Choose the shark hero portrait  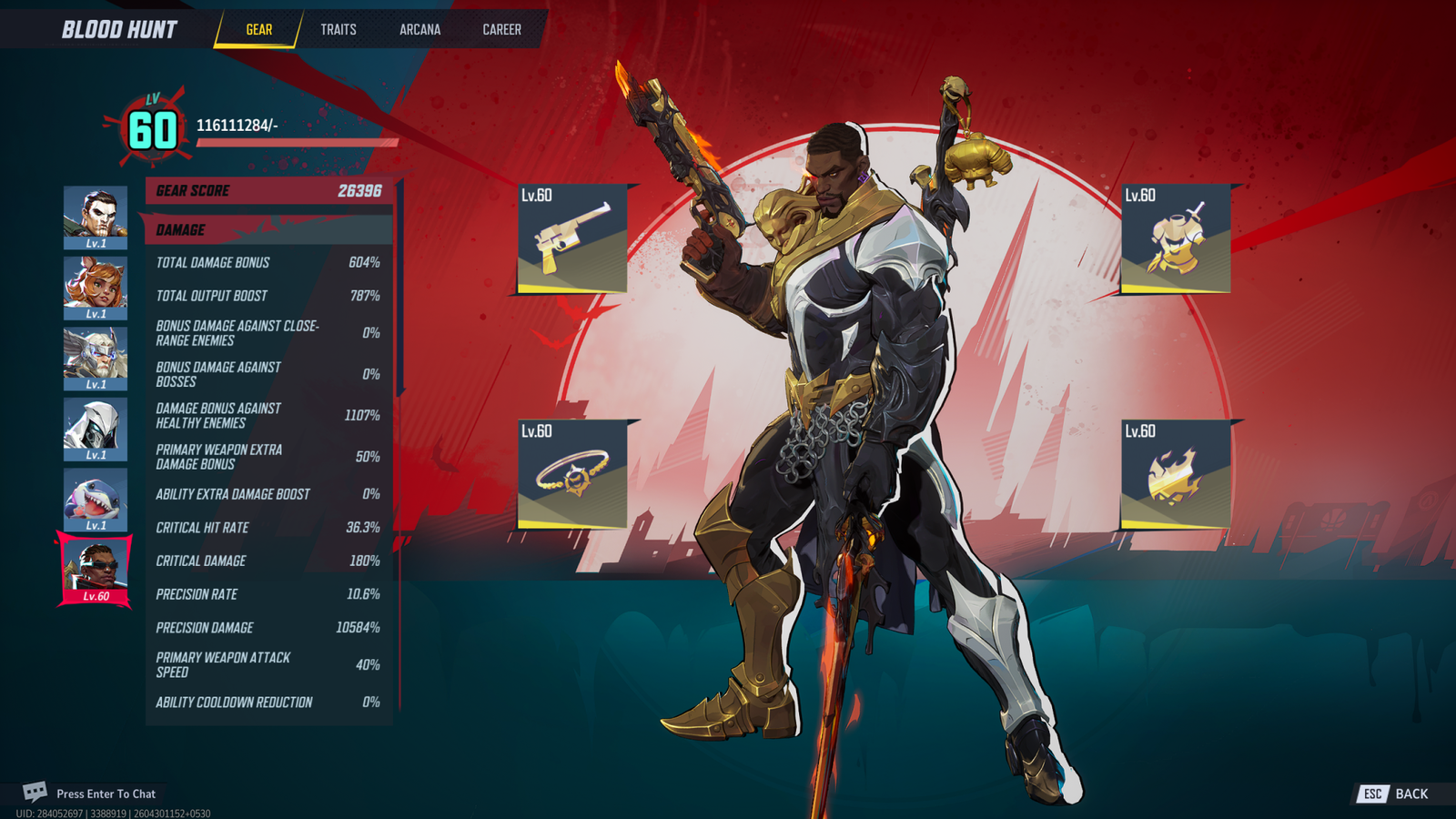click(96, 500)
